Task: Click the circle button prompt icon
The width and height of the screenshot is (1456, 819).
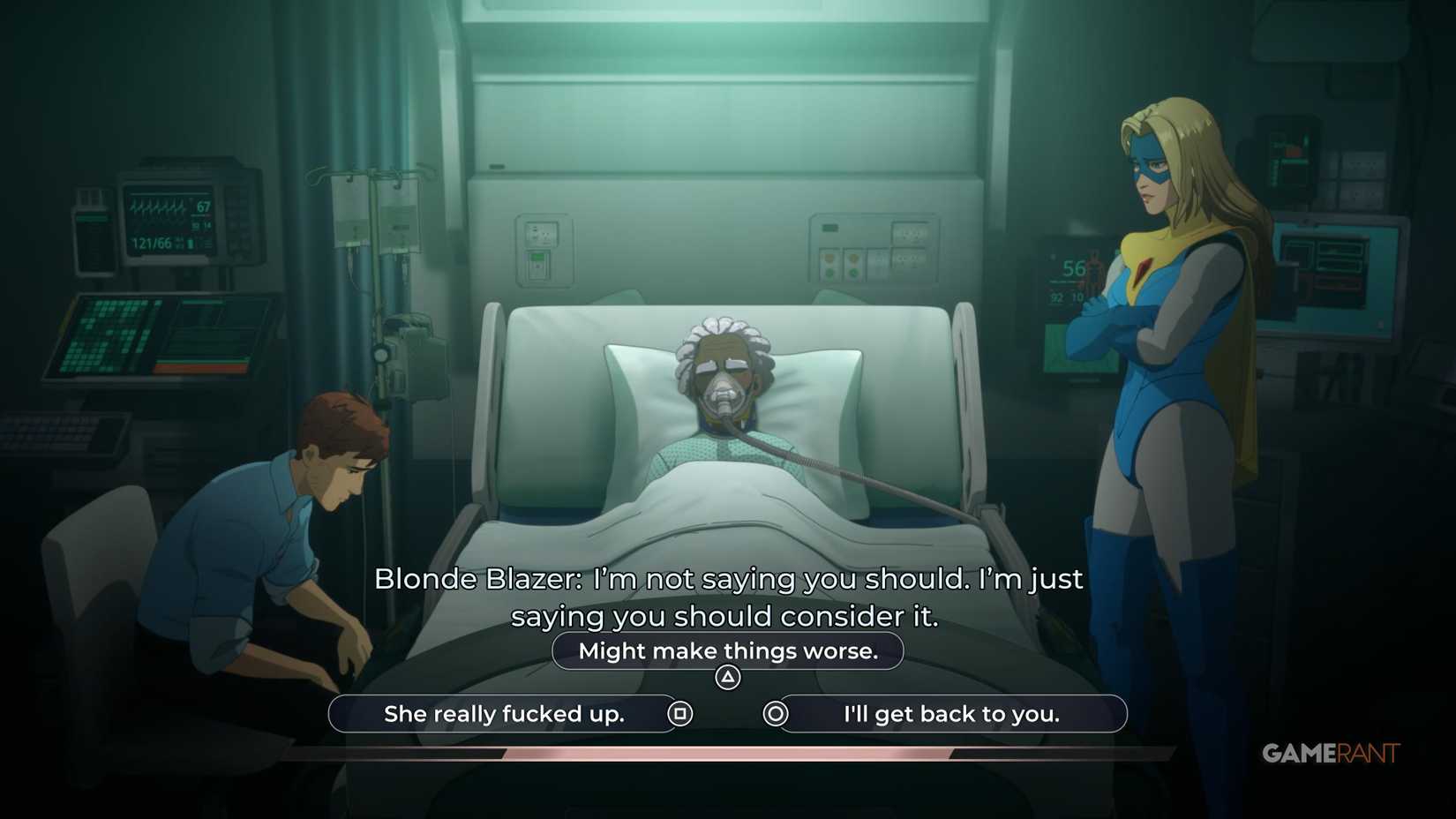Action: (x=775, y=714)
